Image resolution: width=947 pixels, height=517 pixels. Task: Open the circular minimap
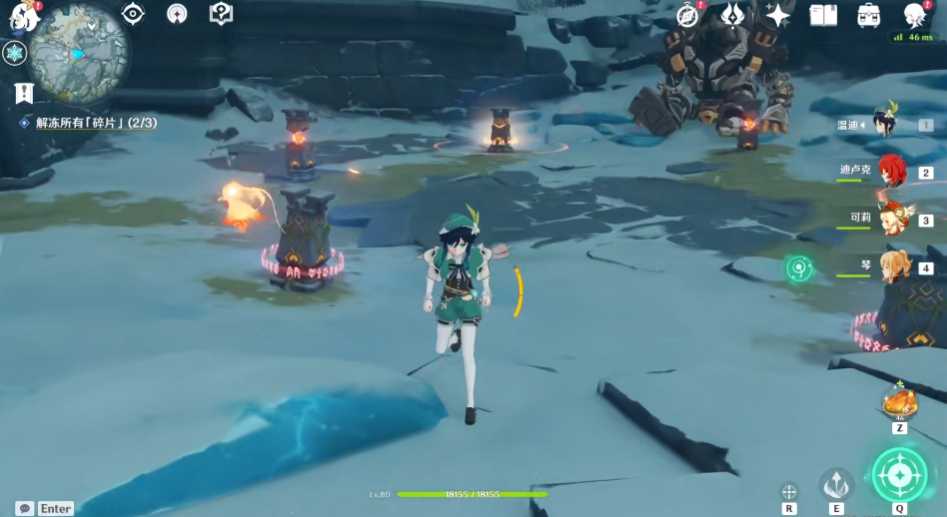point(79,52)
